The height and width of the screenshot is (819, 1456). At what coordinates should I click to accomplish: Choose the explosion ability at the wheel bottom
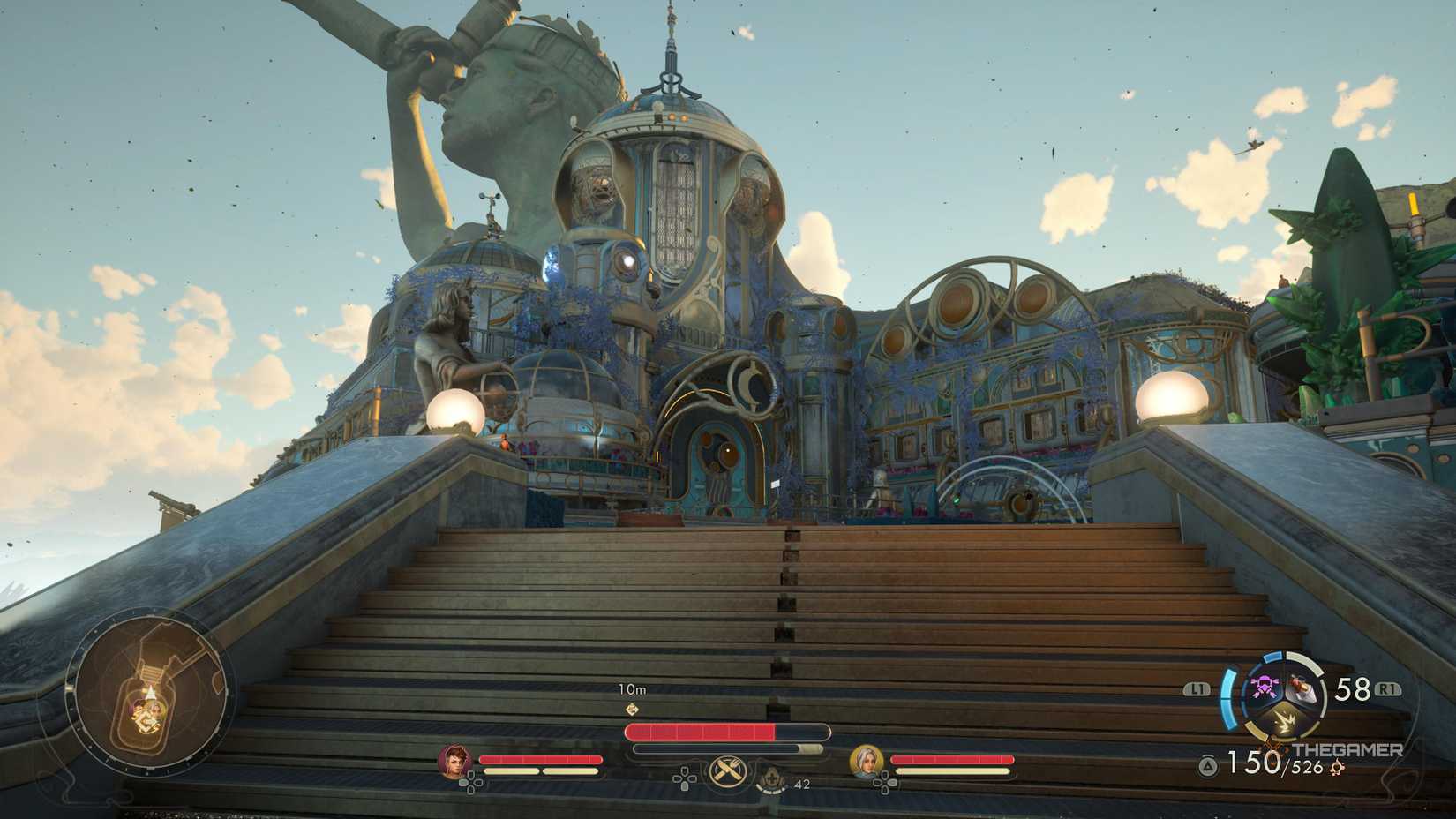pos(1285,720)
